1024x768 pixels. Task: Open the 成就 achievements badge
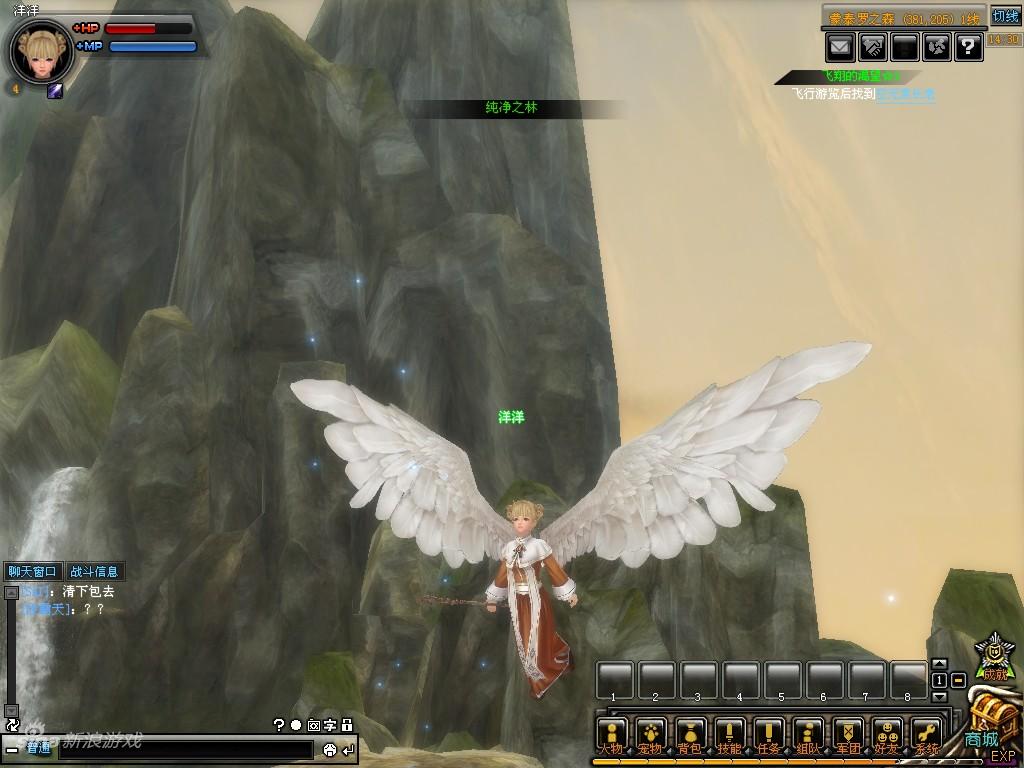pos(993,656)
